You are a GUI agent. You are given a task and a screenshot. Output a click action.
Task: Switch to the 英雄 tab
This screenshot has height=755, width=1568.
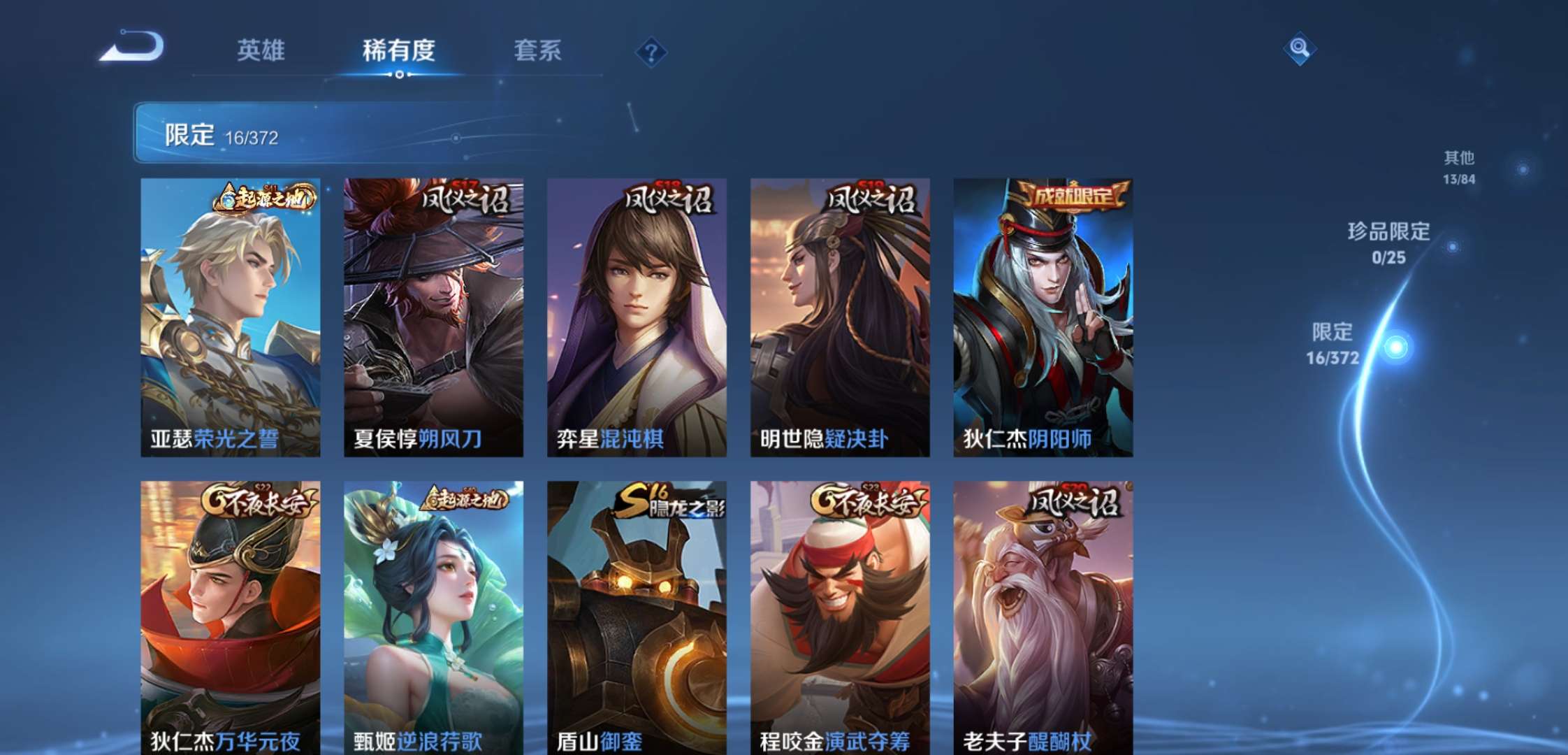tap(263, 50)
